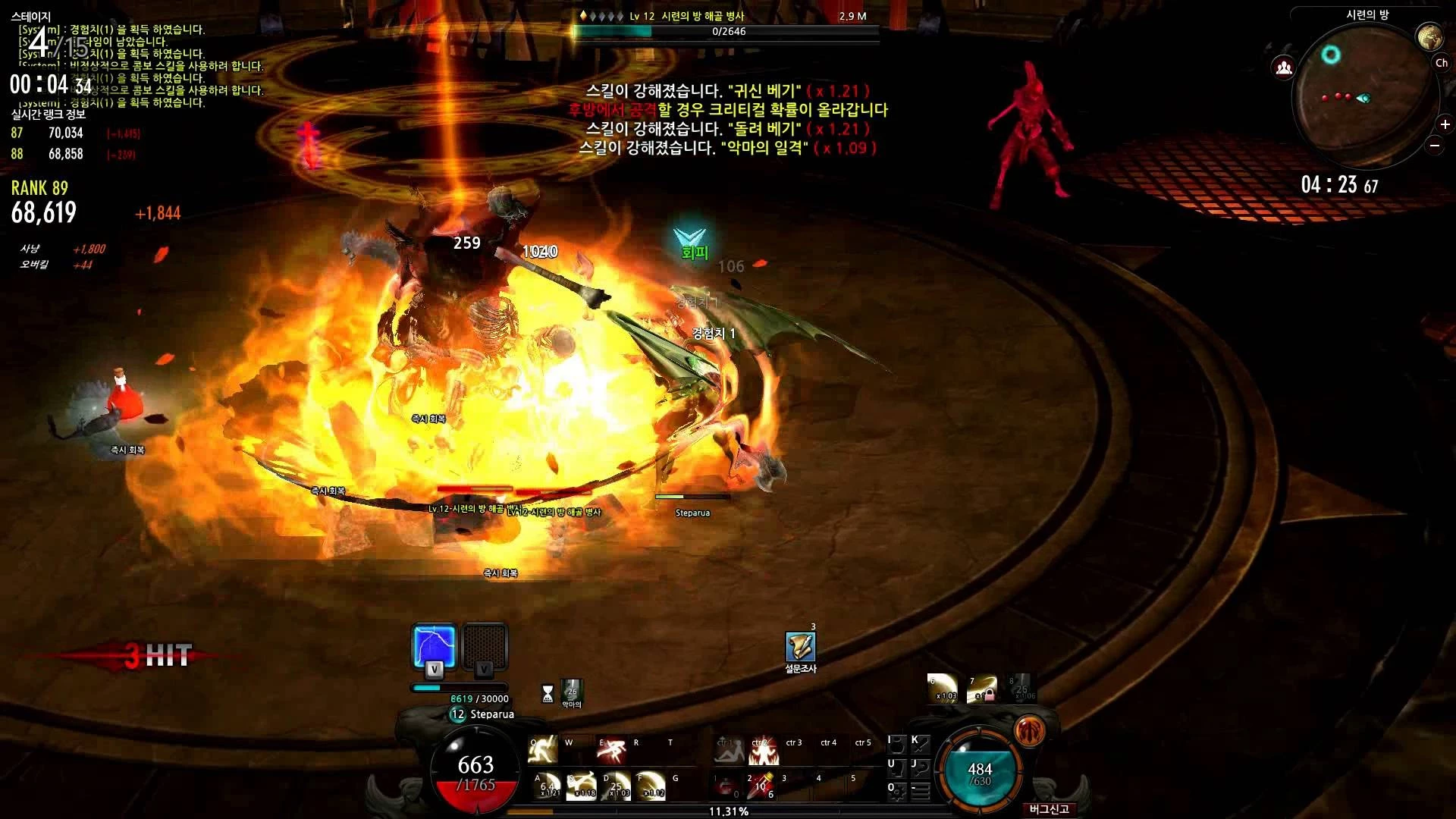1456x819 pixels.
Task: Click the minimap's zoom-out minus button
Action: point(1435,145)
